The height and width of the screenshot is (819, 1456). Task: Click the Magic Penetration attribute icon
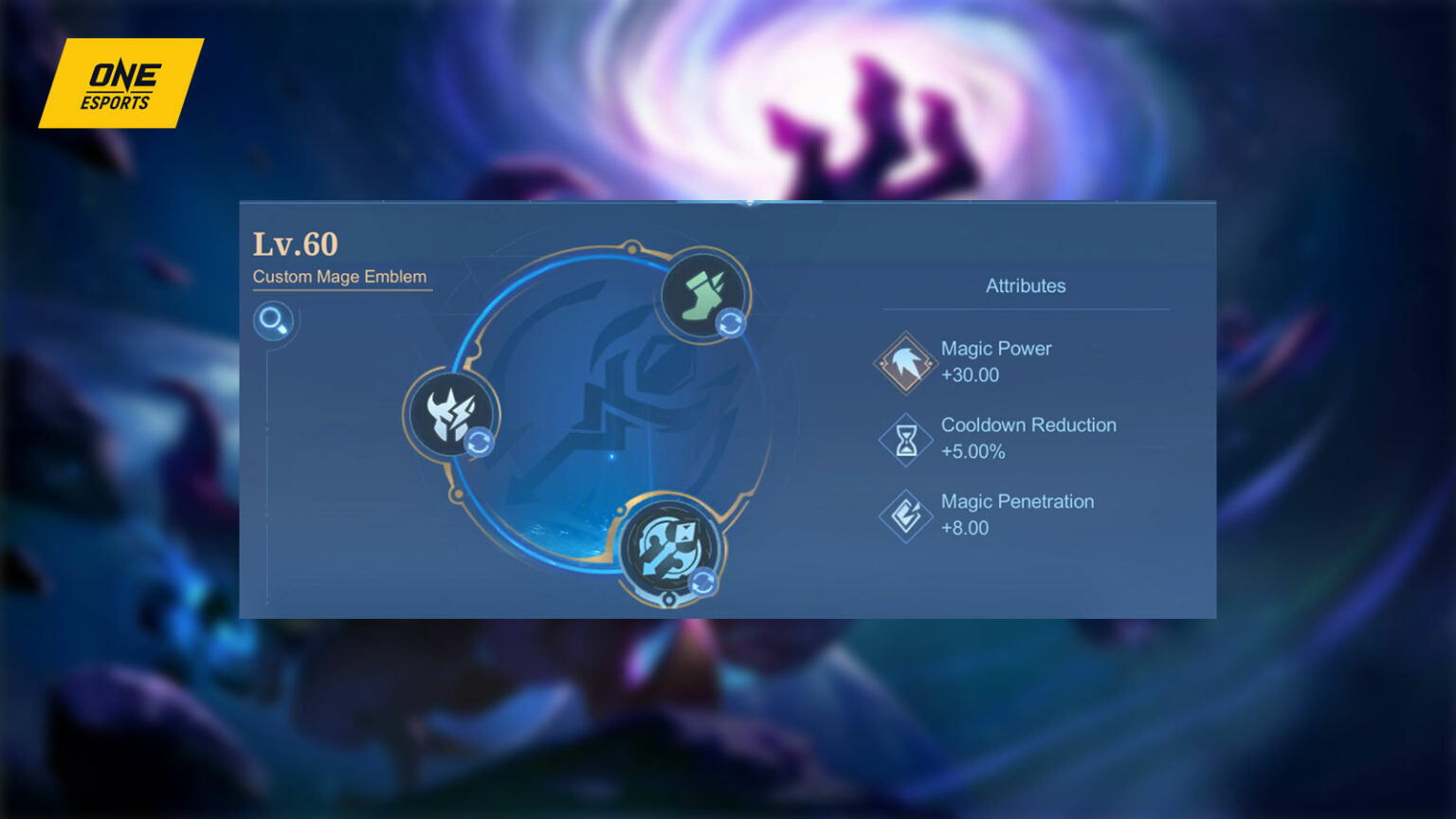(904, 515)
